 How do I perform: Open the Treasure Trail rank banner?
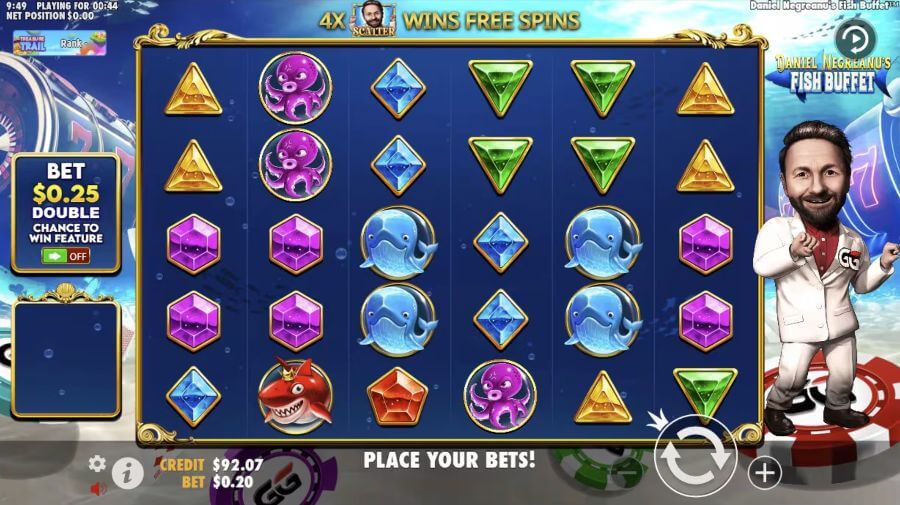pyautogui.click(x=58, y=42)
